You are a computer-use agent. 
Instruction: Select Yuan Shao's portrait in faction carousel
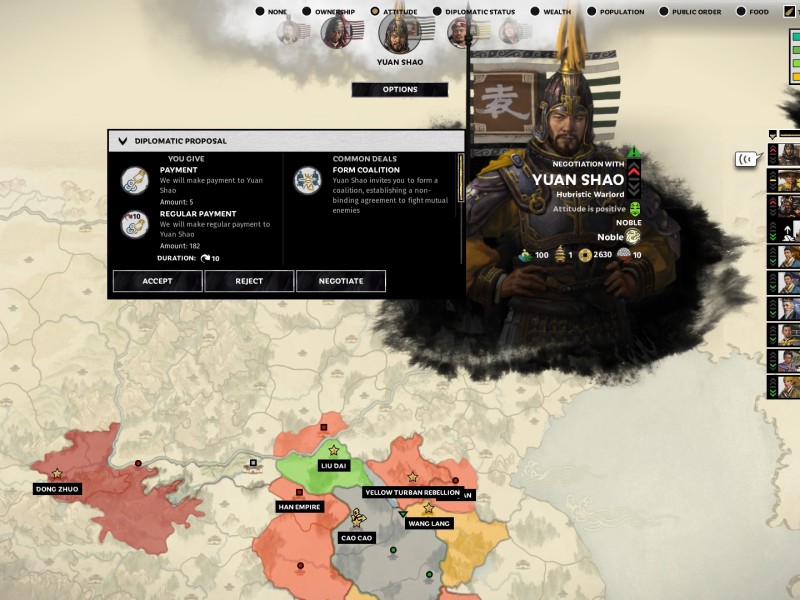399,33
